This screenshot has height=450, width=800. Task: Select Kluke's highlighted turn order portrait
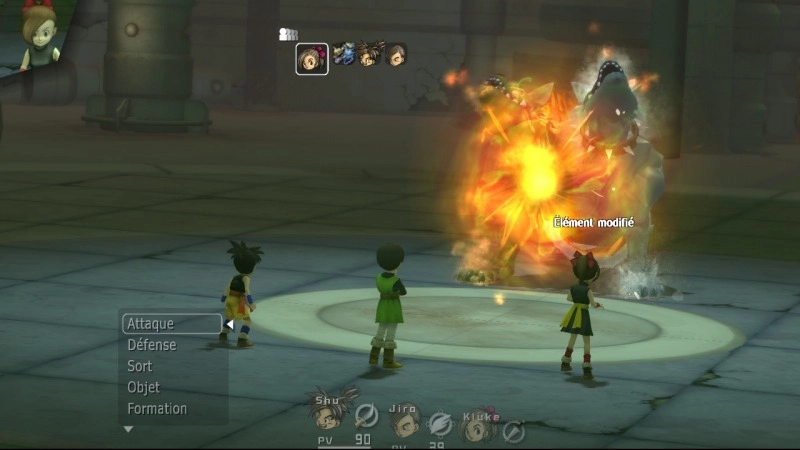click(312, 59)
